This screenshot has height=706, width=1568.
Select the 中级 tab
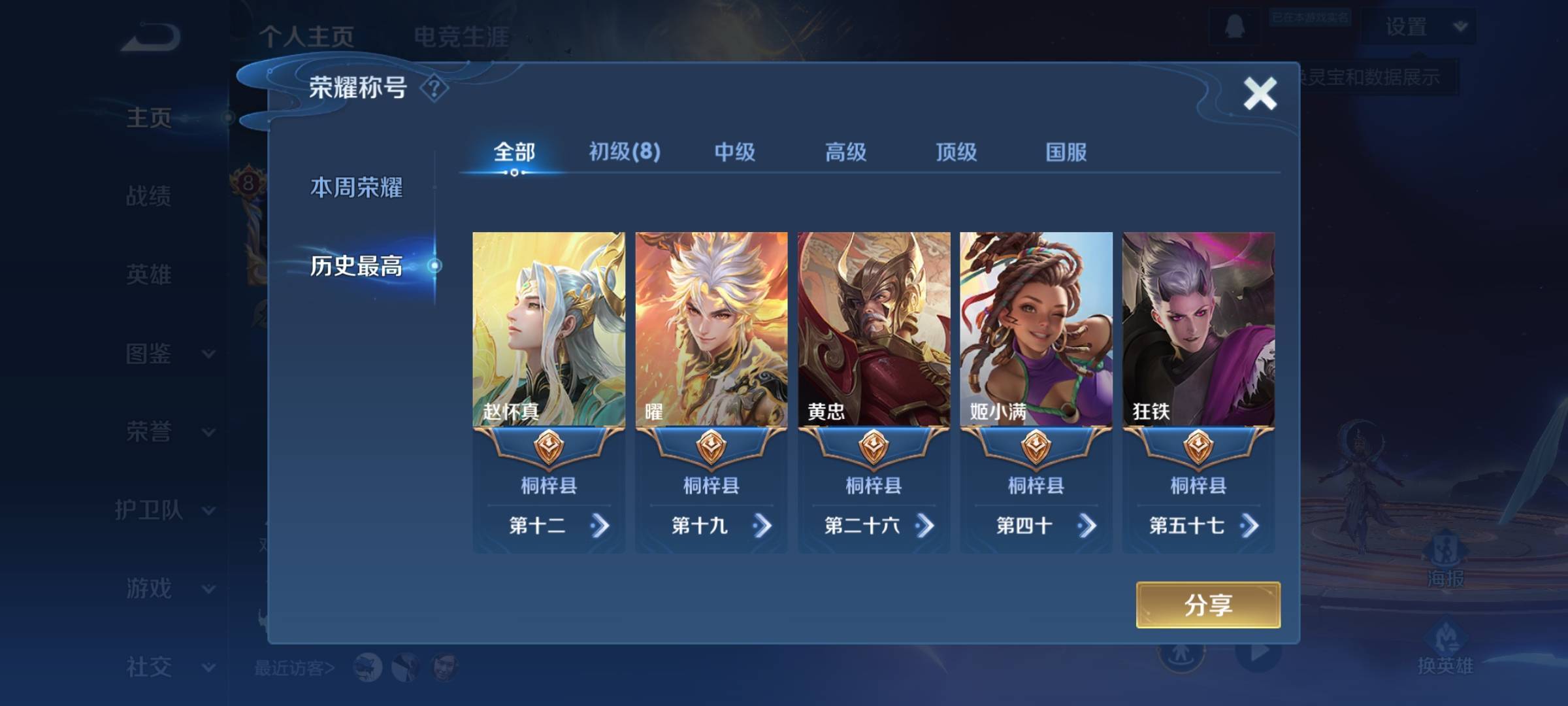(x=735, y=152)
